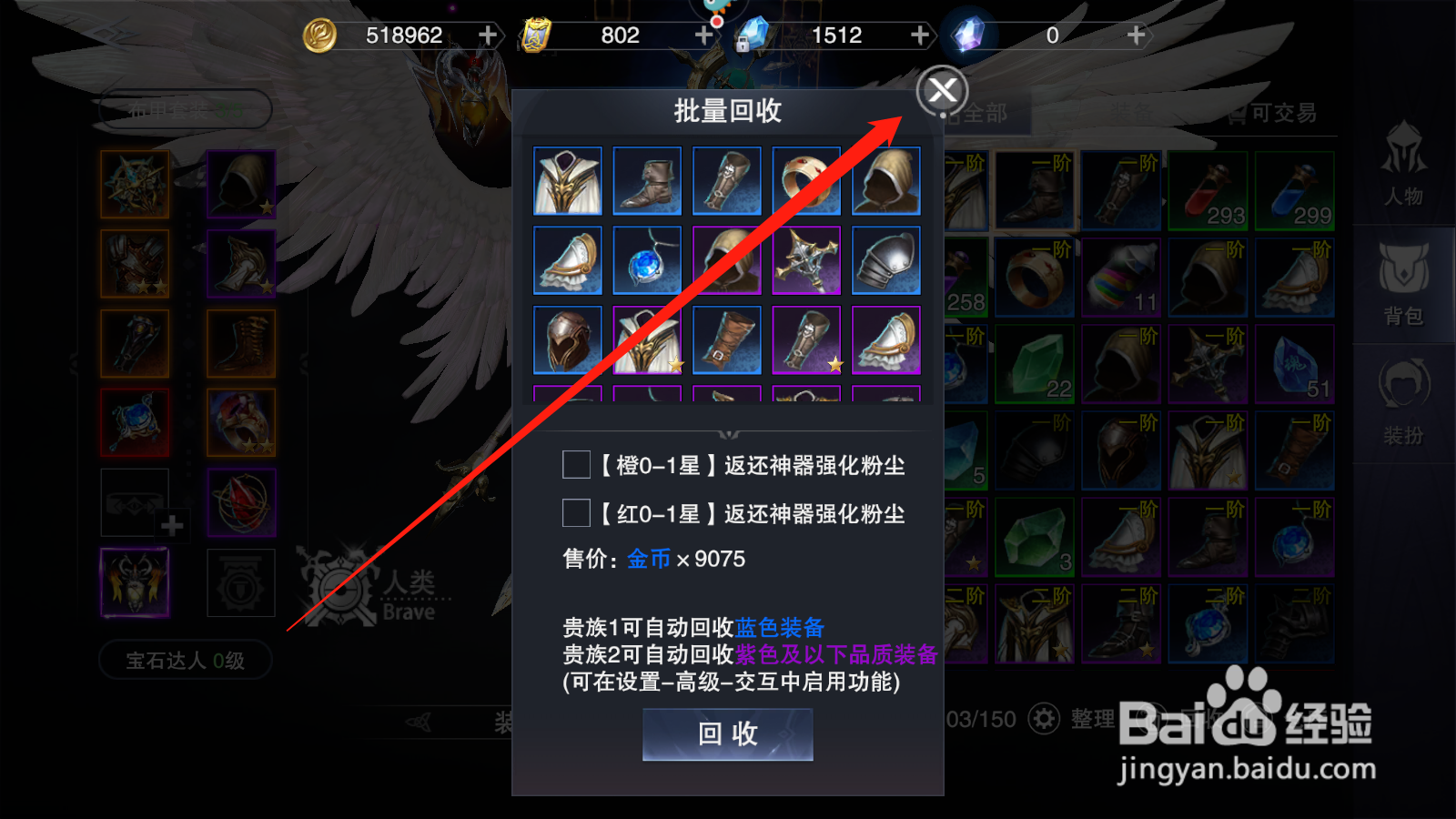Image resolution: width=1456 pixels, height=819 pixels.
Task: Enable the 【橙0-1星】返还神器强化粉尘 checkbox
Action: [575, 465]
